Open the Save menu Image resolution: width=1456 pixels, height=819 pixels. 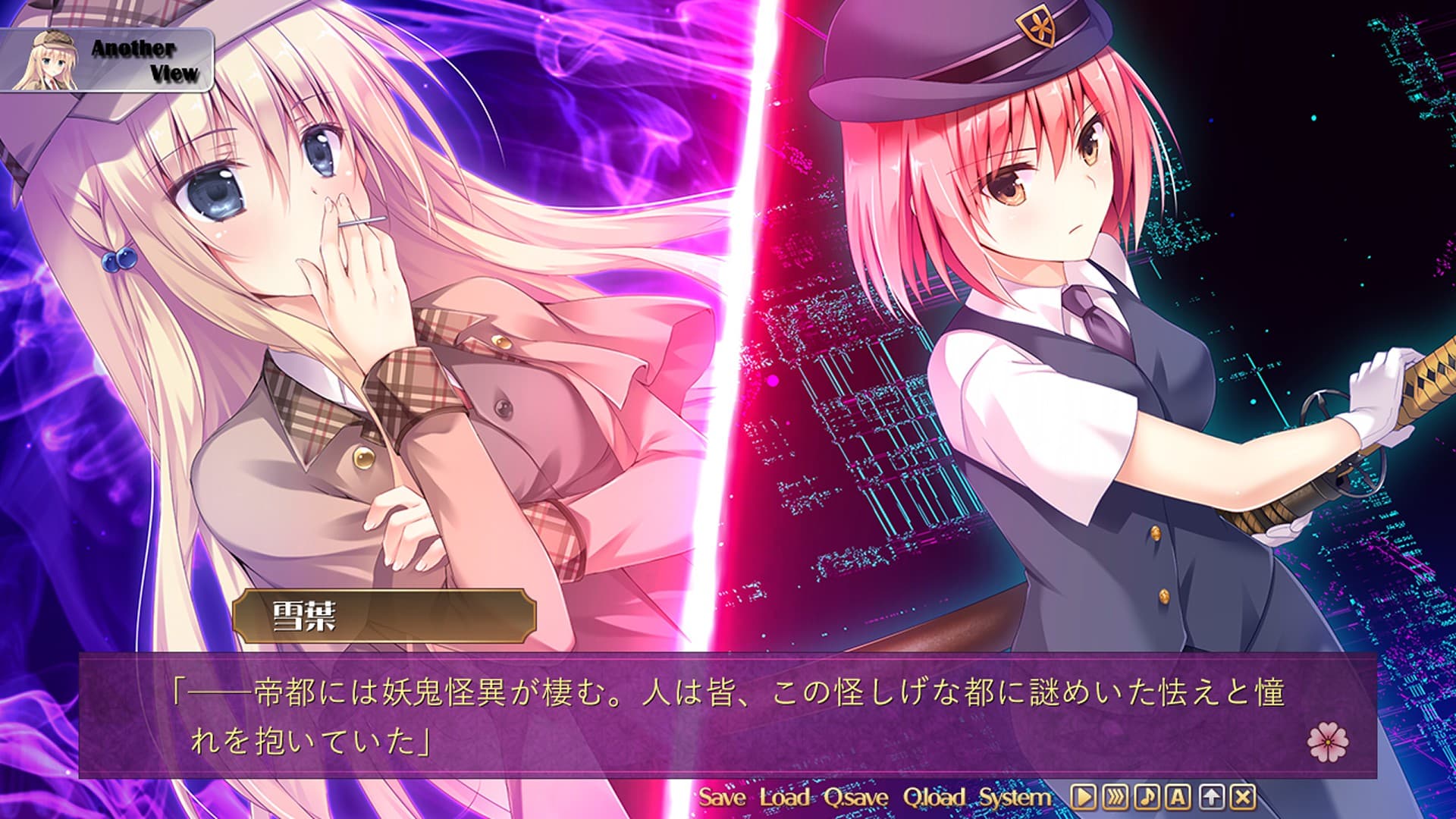click(721, 797)
